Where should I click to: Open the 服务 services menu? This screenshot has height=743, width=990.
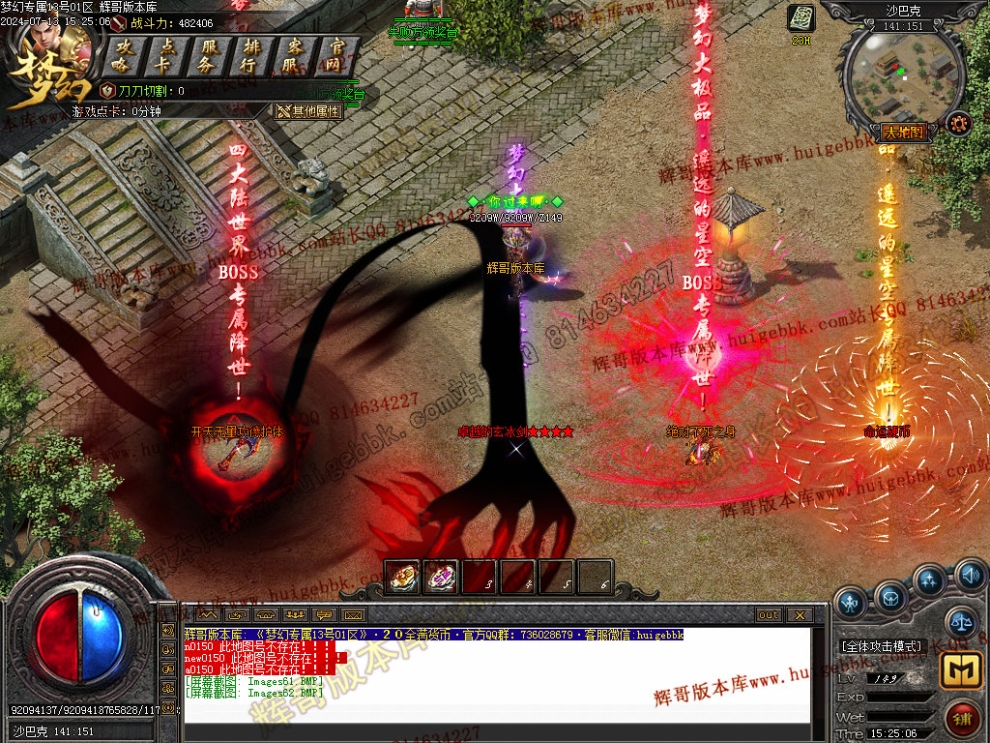tap(210, 57)
